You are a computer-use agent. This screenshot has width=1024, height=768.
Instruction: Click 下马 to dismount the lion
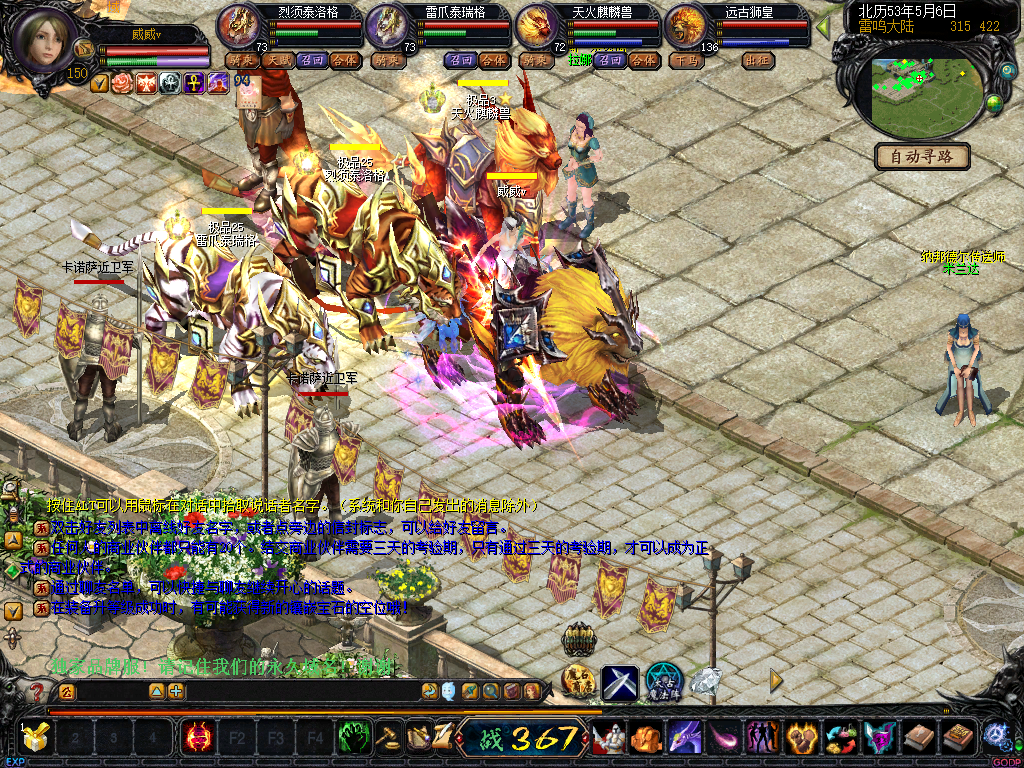click(x=686, y=60)
